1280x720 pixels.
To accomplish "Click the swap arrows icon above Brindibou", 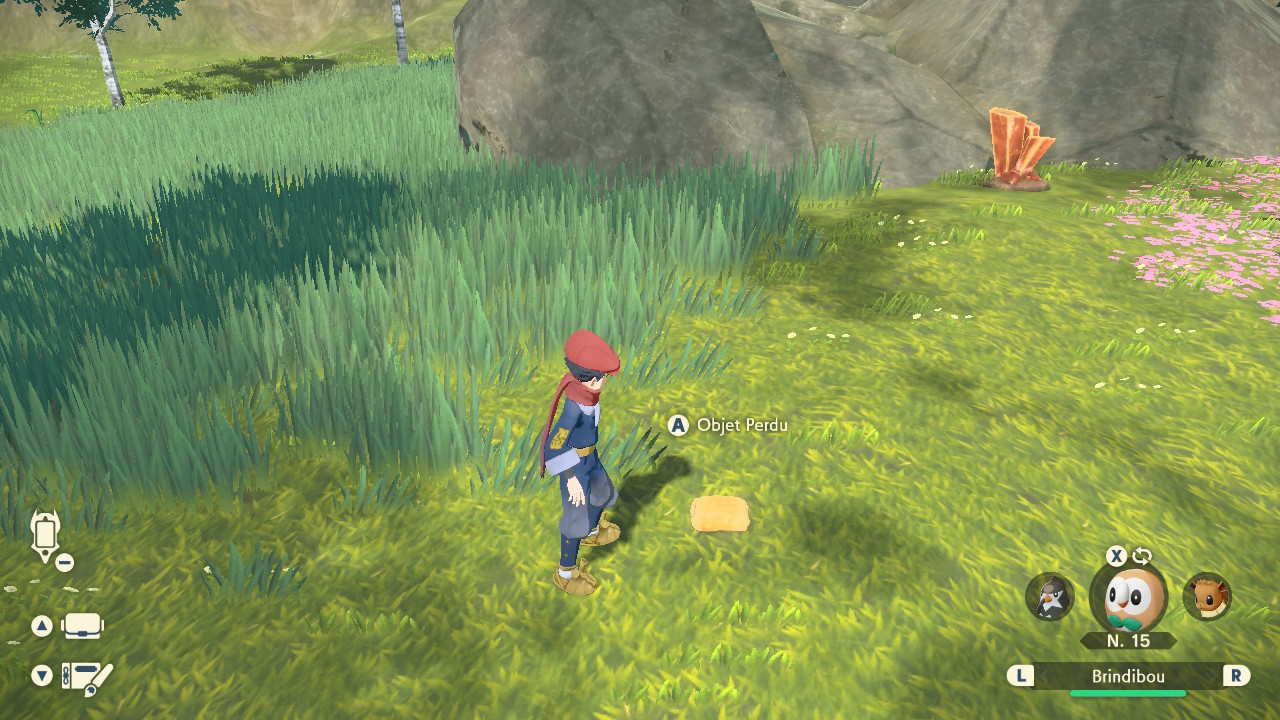I will click(x=1142, y=556).
